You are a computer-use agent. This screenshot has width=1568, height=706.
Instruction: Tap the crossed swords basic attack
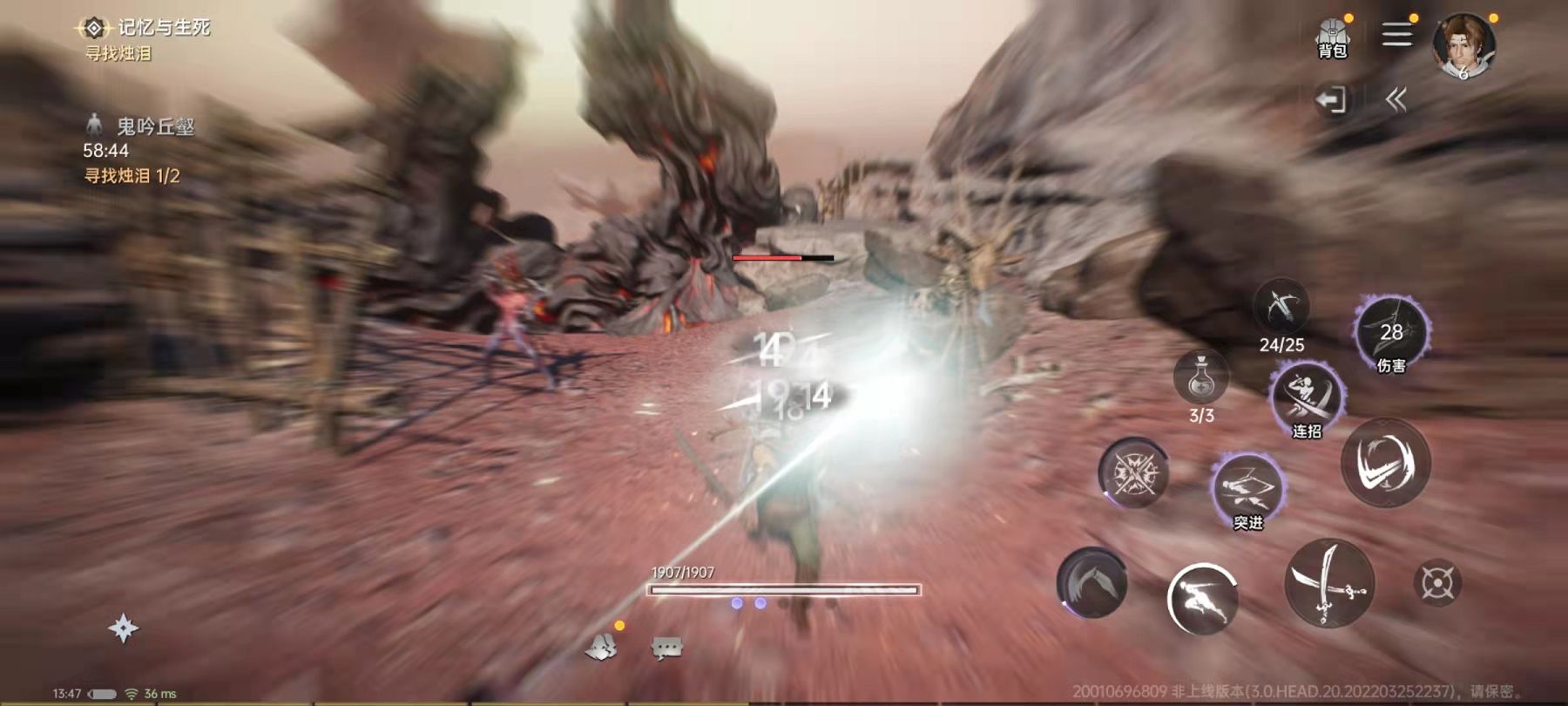point(1328,582)
